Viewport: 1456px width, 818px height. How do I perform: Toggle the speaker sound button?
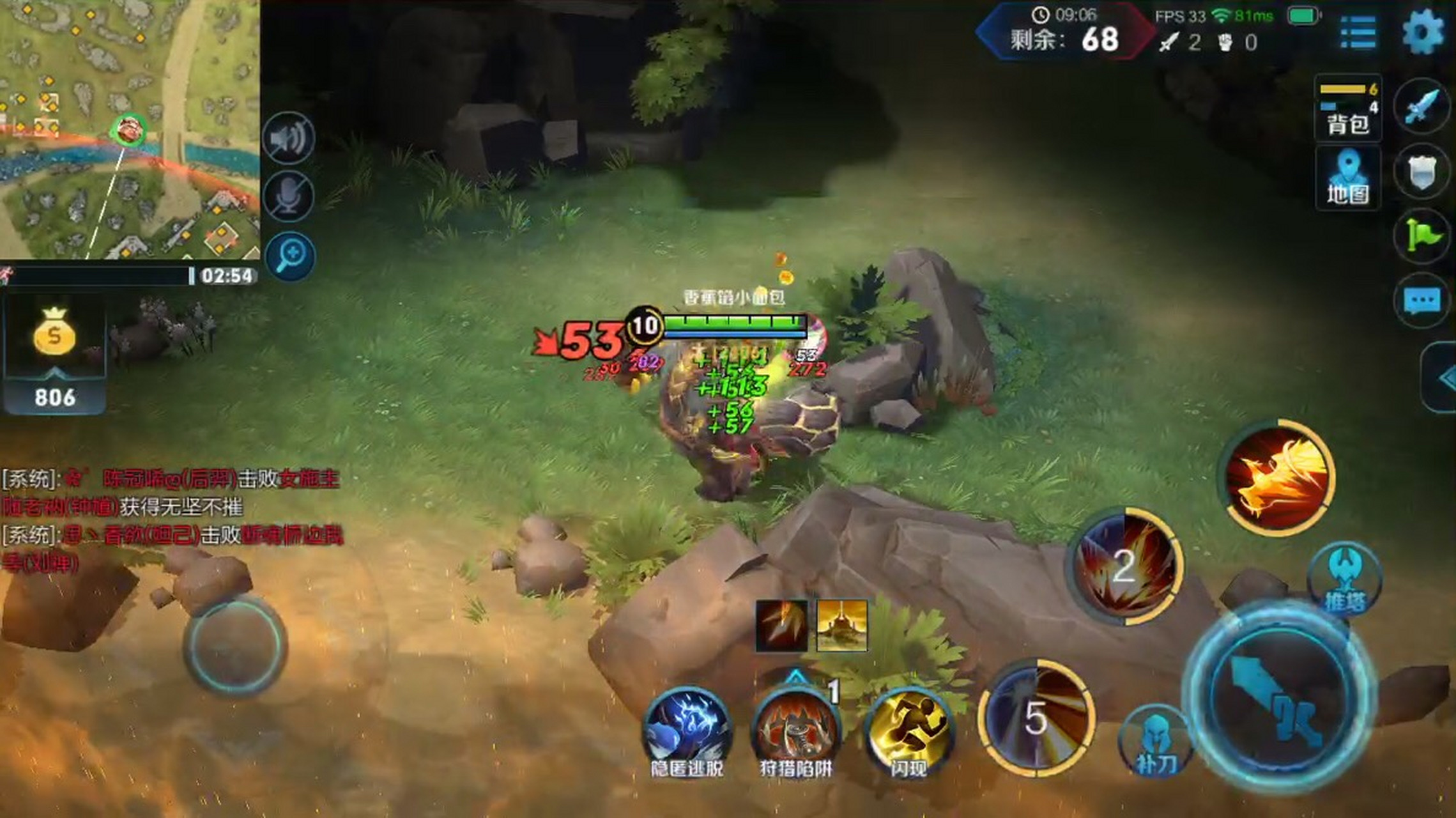coord(289,139)
